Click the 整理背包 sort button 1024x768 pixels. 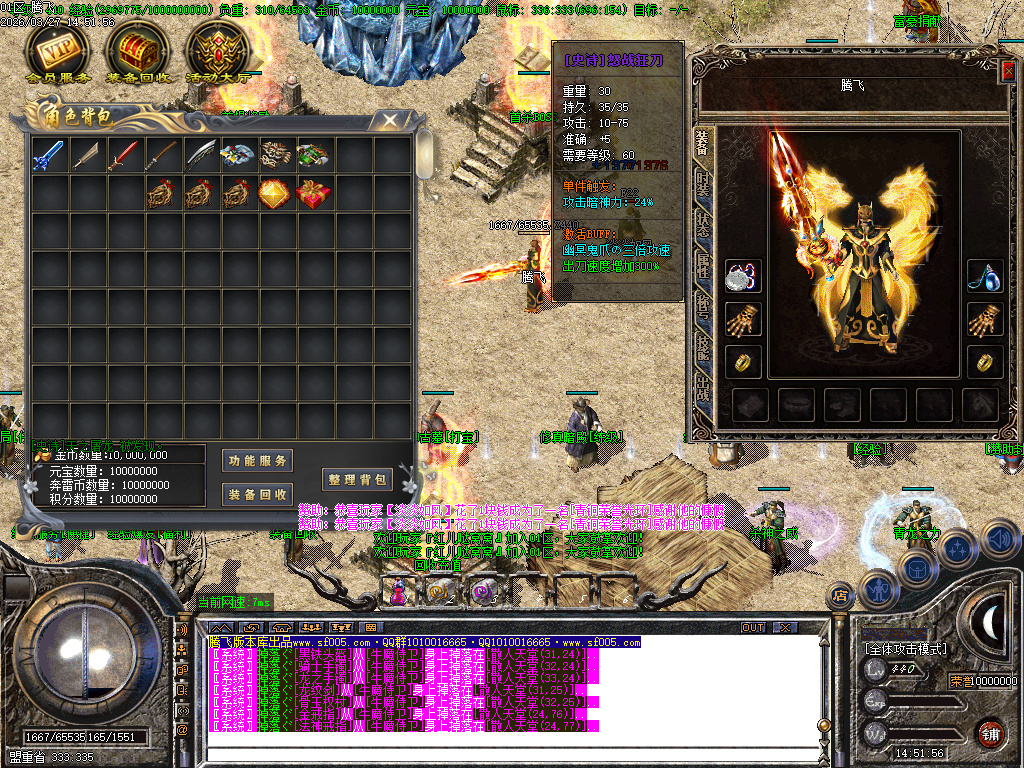(355, 480)
